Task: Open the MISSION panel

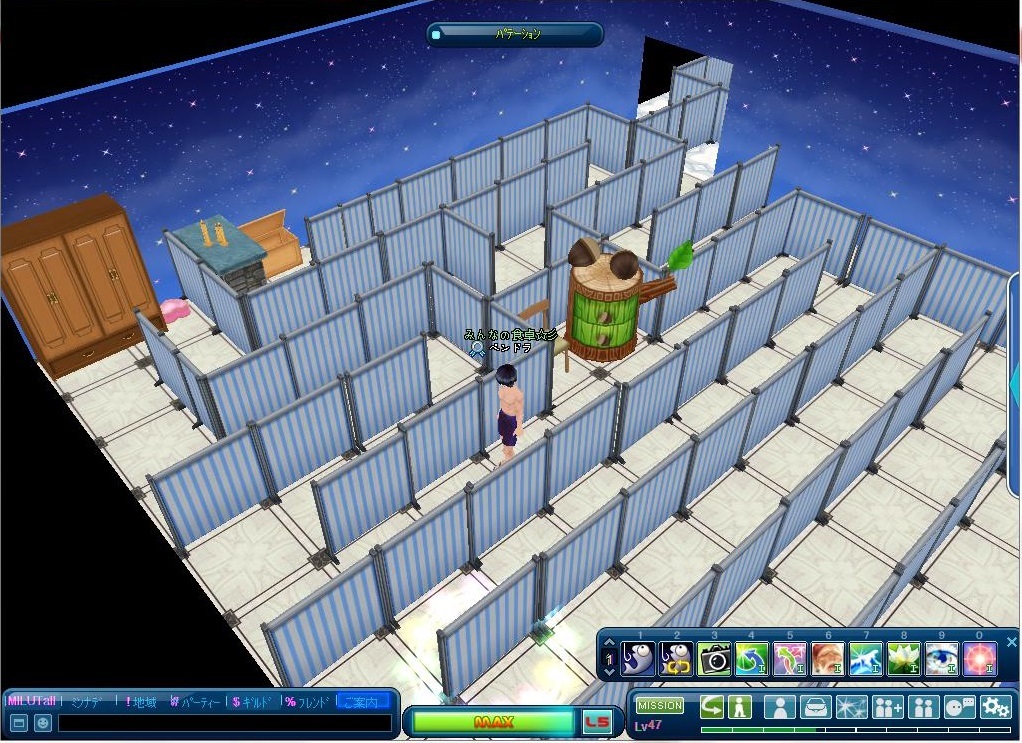Action: click(660, 706)
